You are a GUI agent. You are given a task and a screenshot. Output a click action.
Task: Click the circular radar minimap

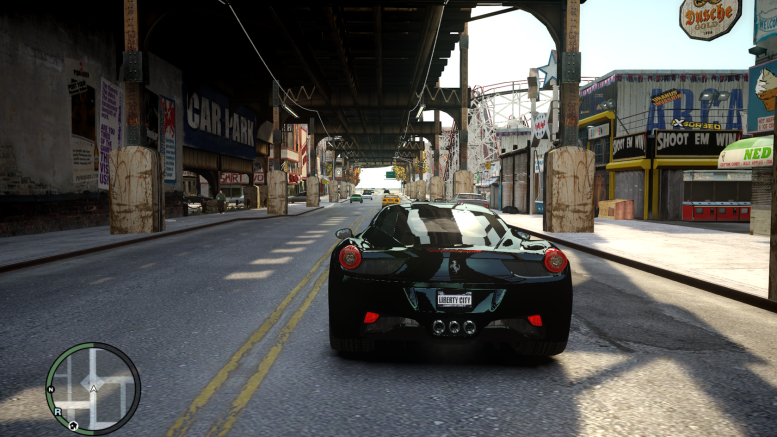(93, 388)
